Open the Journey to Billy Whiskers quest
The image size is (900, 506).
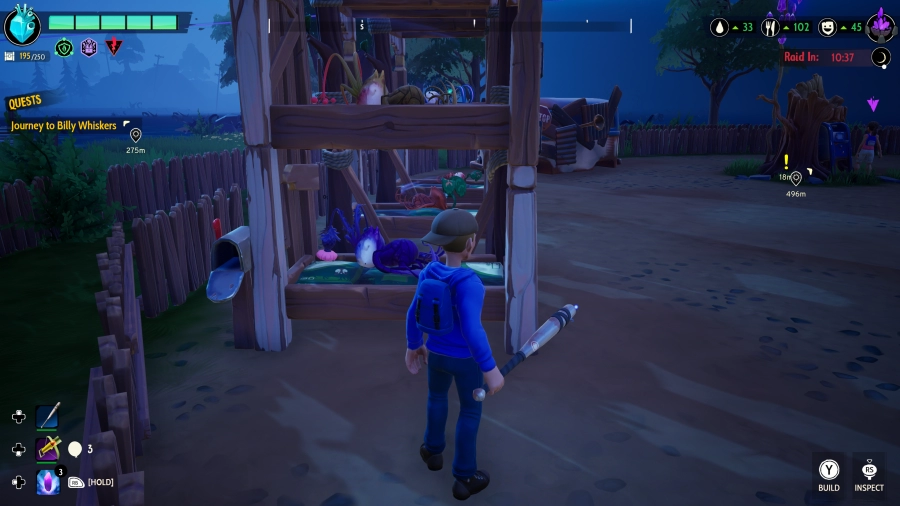click(64, 126)
